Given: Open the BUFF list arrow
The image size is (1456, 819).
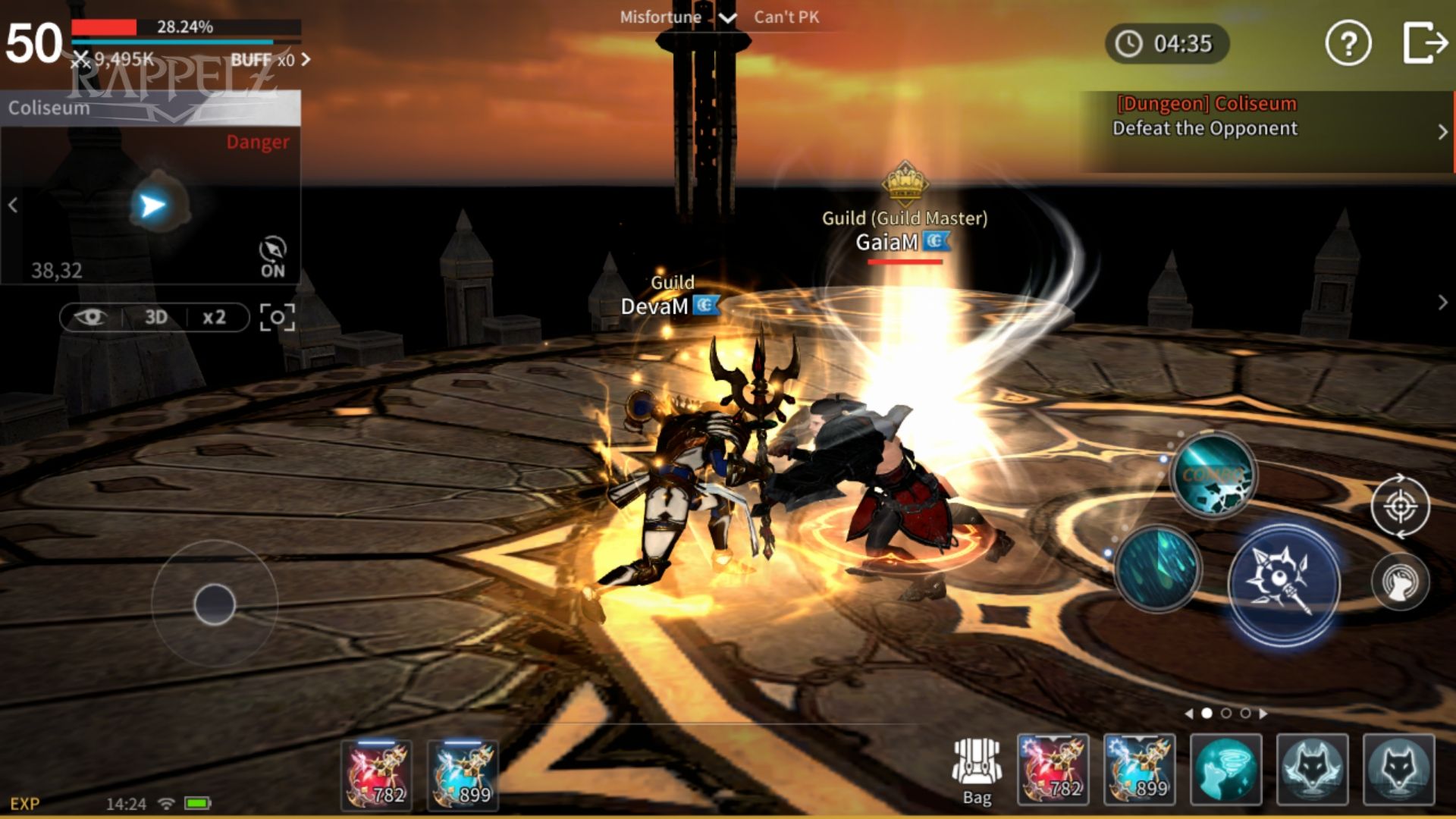Looking at the screenshot, I should click(306, 59).
